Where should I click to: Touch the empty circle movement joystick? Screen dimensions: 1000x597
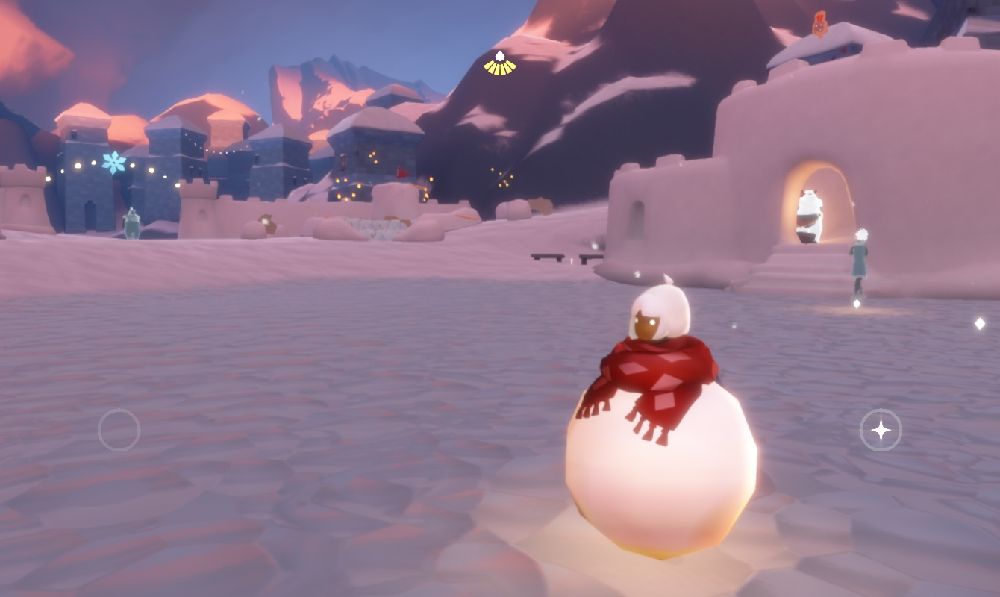pos(119,430)
